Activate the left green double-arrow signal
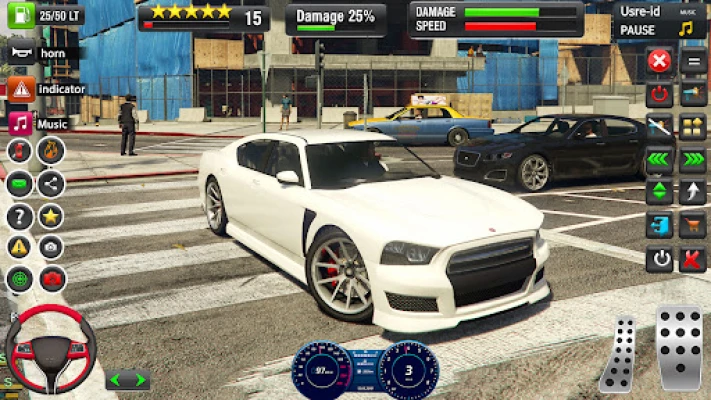This screenshot has width=711, height=400. [x=659, y=159]
